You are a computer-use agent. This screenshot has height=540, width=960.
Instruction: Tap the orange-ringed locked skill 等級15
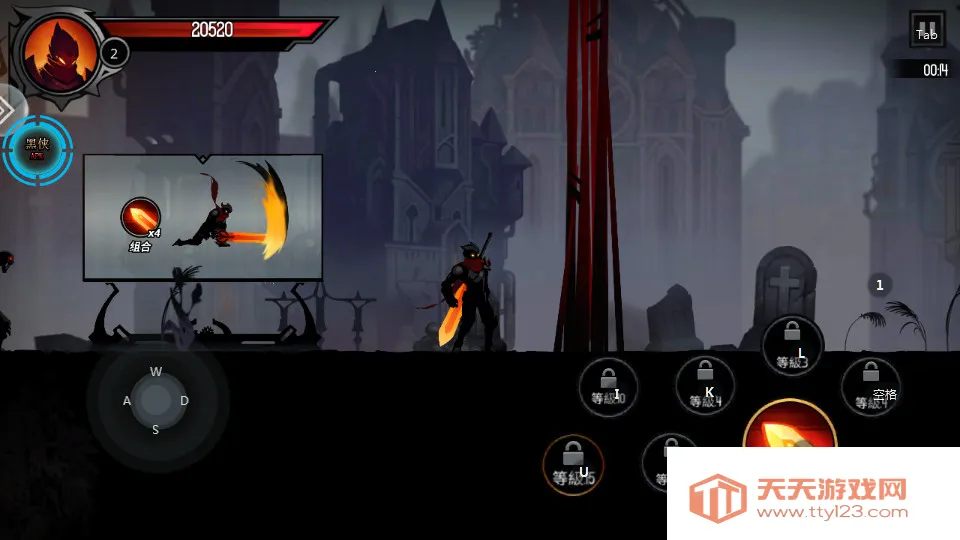pyautogui.click(x=573, y=465)
